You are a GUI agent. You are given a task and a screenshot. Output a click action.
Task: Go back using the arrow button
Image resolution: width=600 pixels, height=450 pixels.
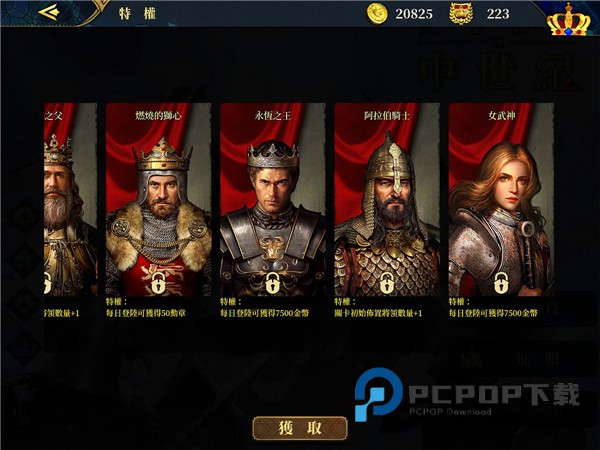click(x=48, y=13)
